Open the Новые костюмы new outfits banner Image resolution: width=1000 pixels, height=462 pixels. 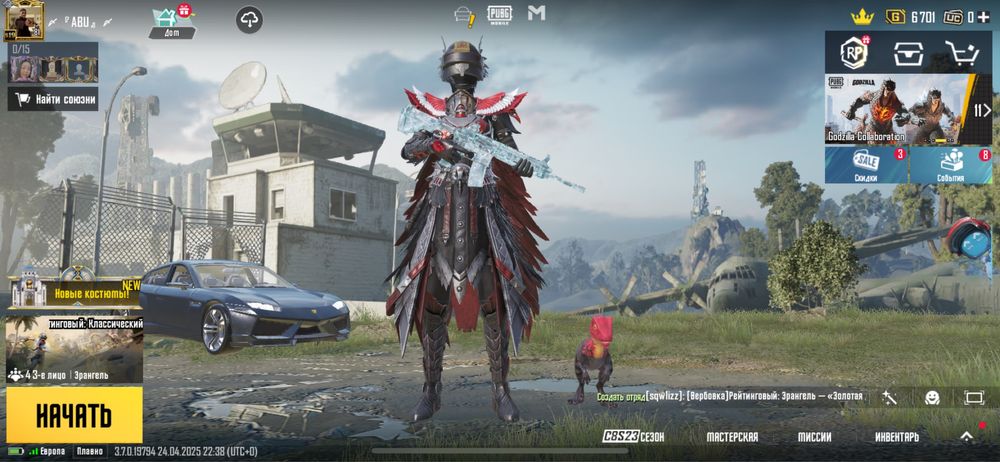click(x=75, y=291)
